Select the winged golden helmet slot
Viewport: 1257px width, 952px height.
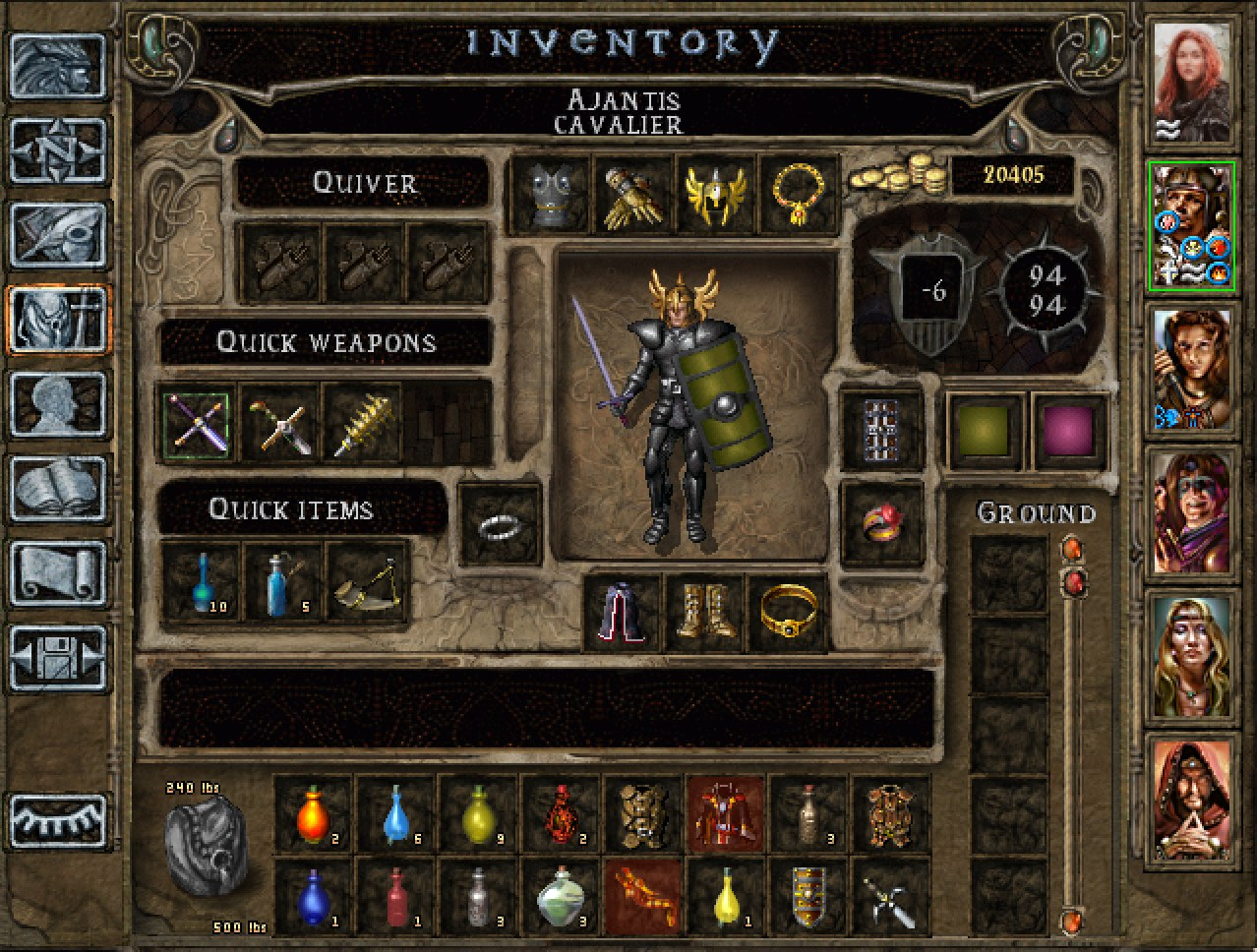715,194
